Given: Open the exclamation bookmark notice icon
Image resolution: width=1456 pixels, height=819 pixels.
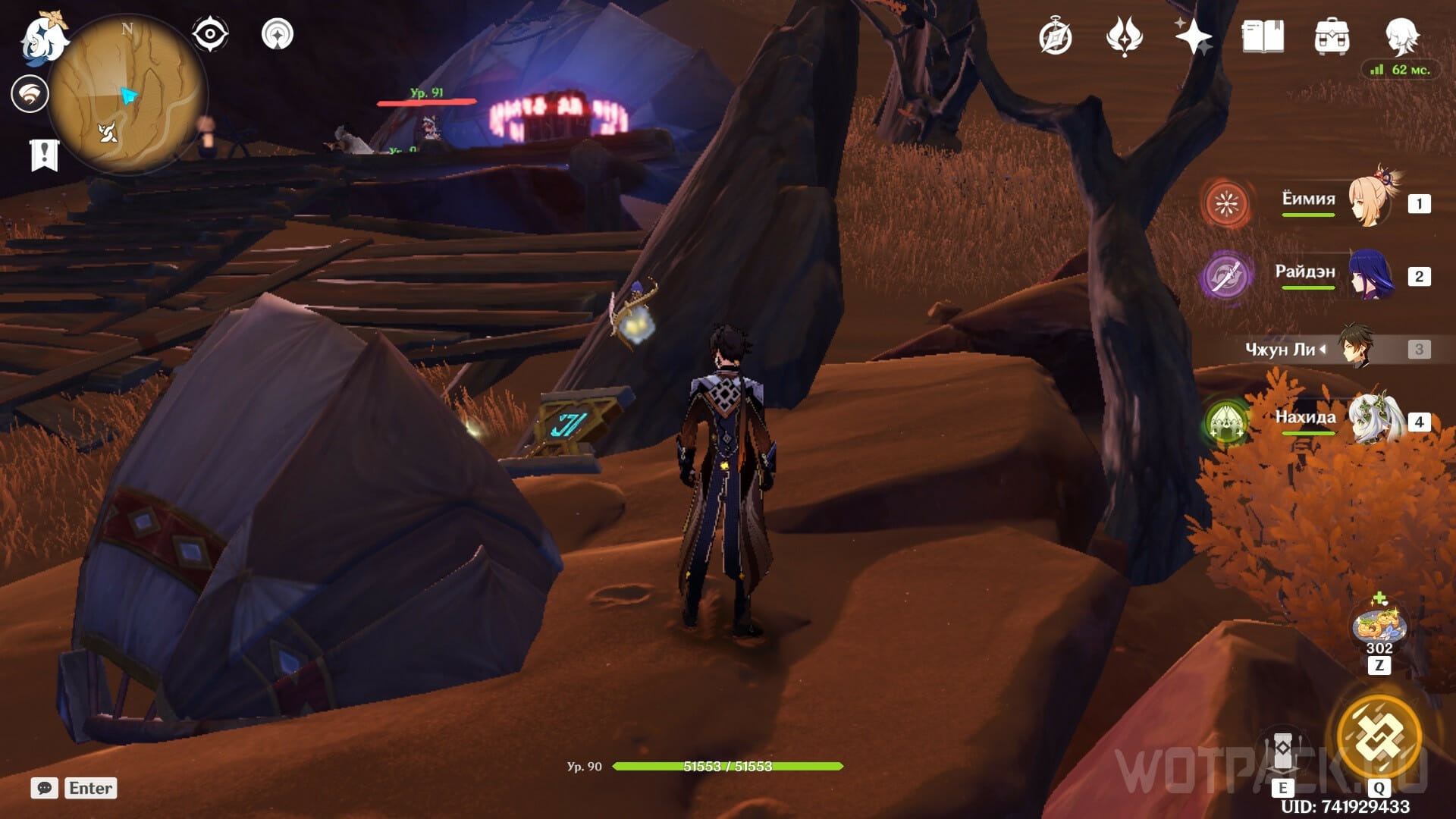Looking at the screenshot, I should click(44, 155).
